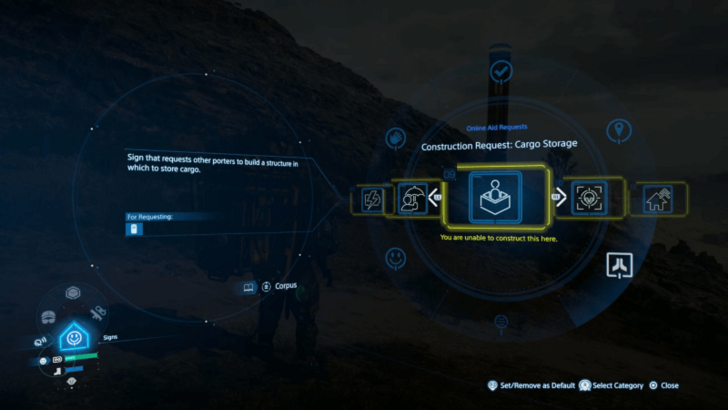Switch to the map pin sign category
Image resolution: width=728 pixels, height=410 pixels.
point(619,130)
